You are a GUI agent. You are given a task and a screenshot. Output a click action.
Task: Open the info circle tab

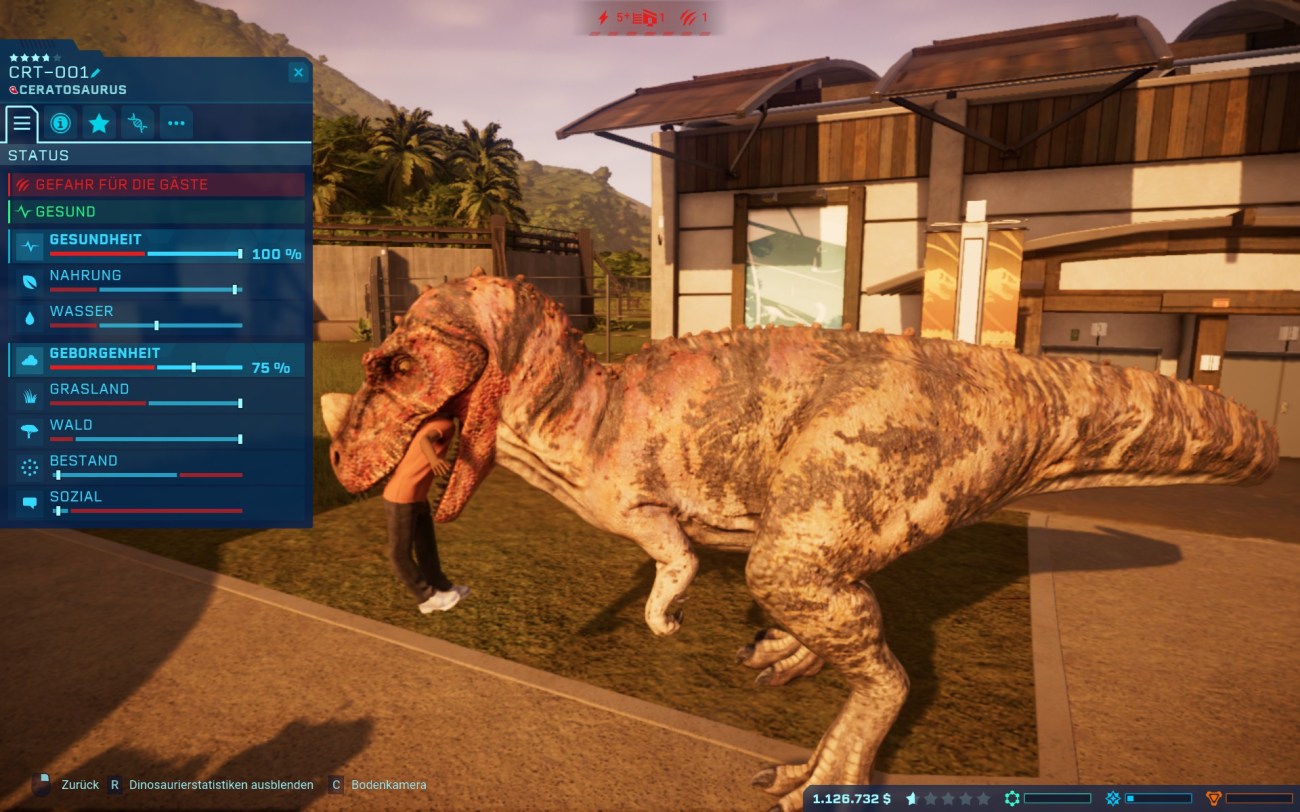[x=60, y=123]
